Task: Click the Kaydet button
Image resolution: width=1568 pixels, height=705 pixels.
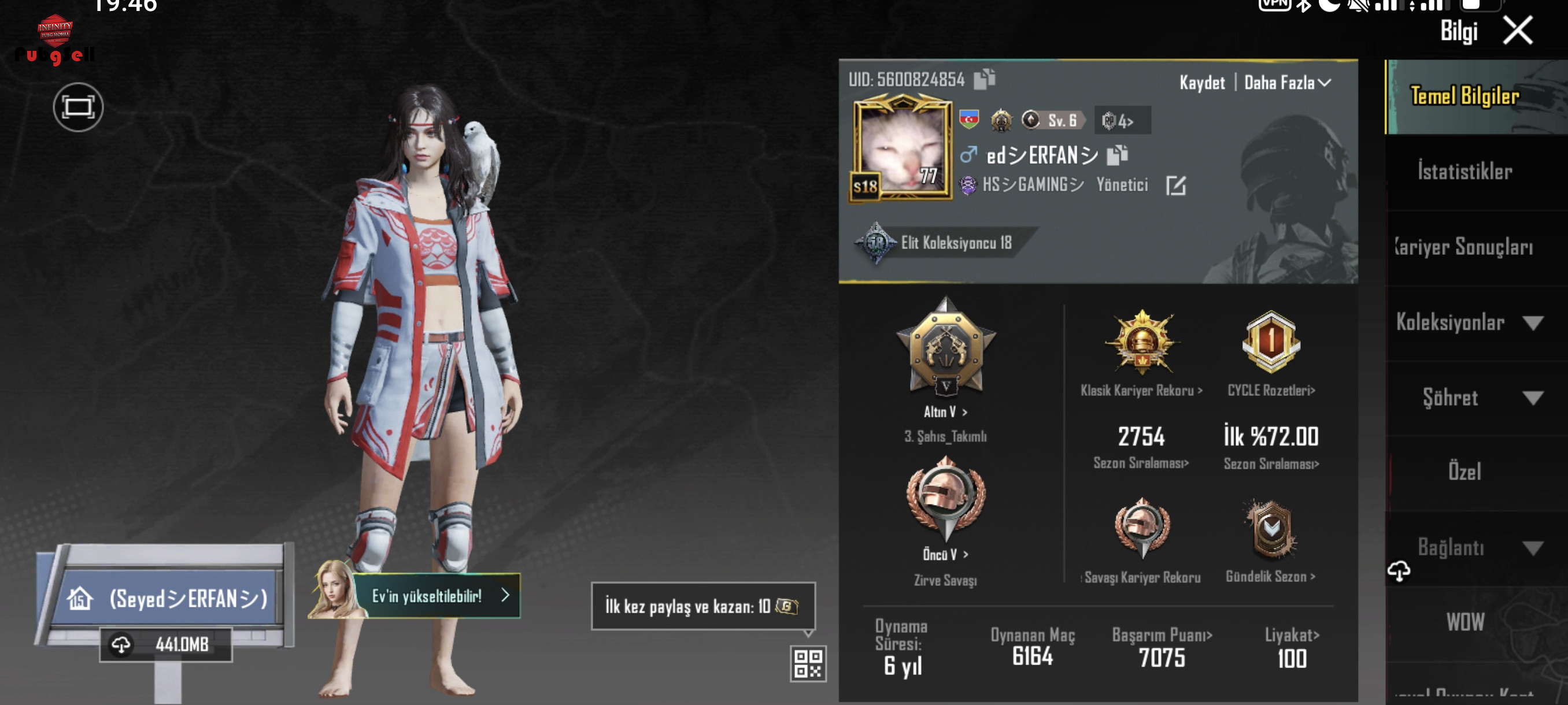Action: [x=1201, y=83]
